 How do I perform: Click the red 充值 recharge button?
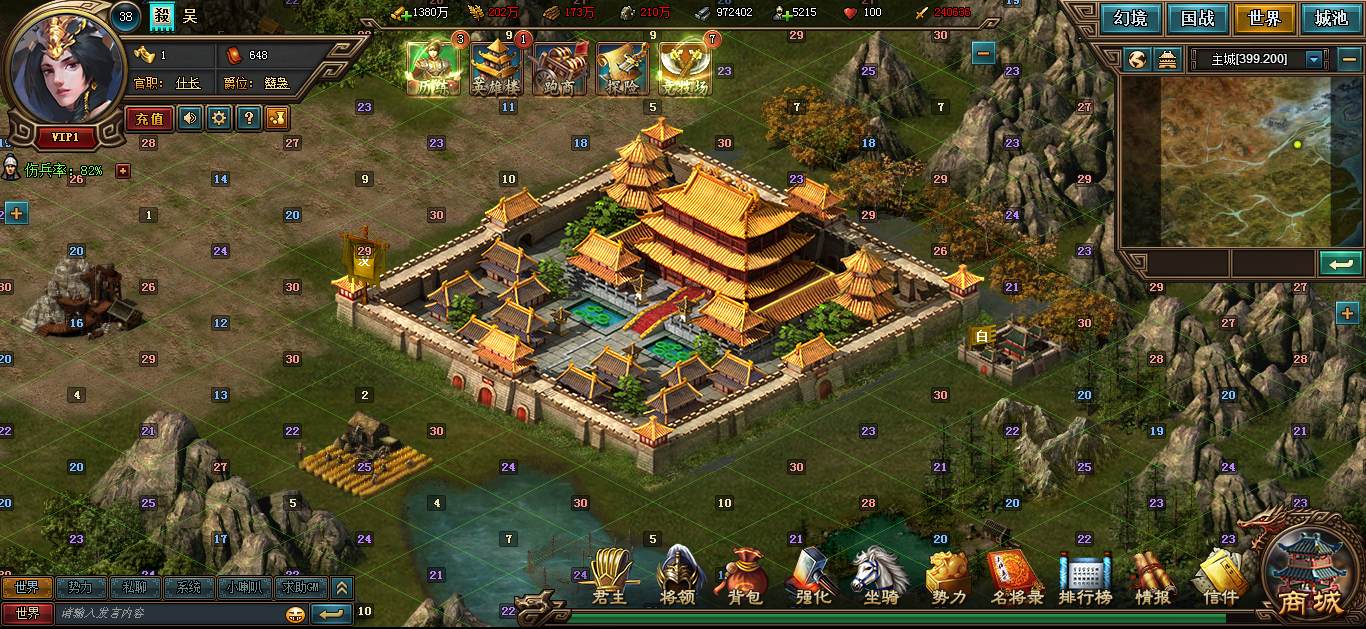coord(149,118)
